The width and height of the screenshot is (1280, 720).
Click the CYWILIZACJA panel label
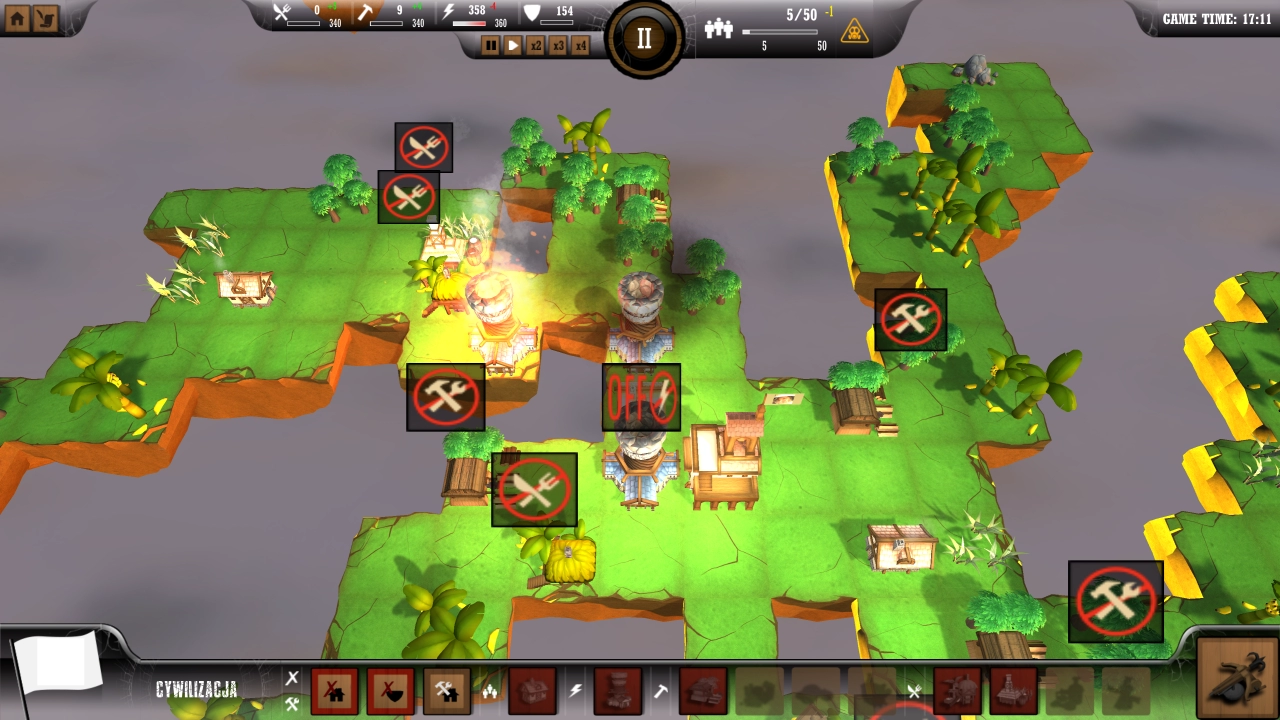(196, 688)
